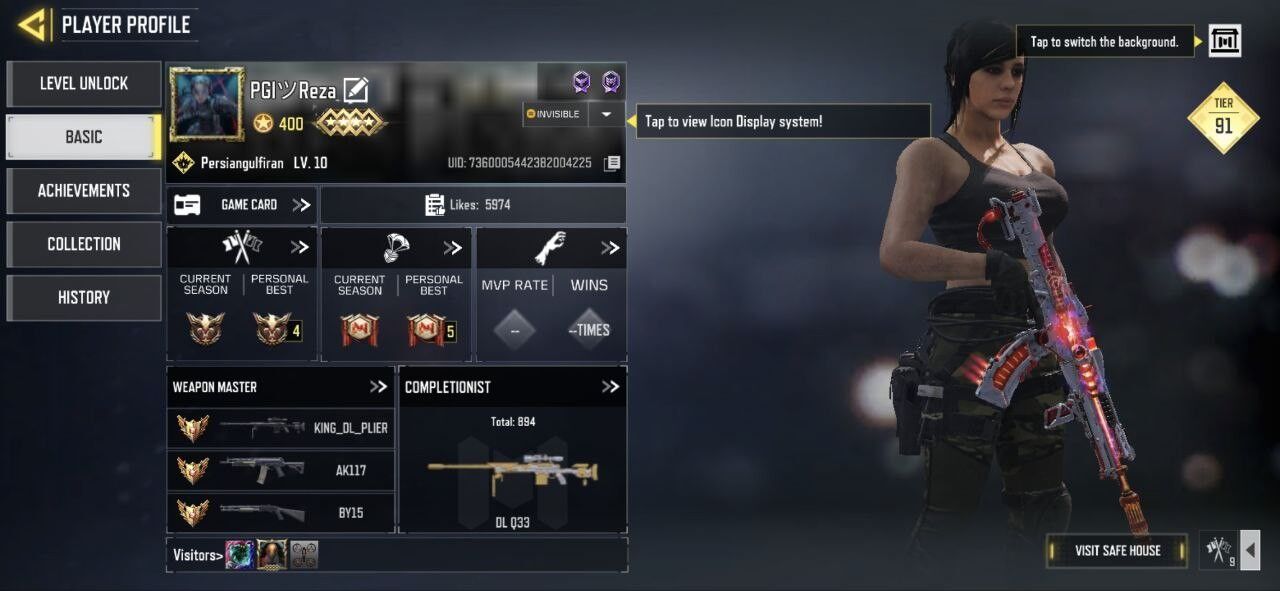This screenshot has width=1280, height=591.
Task: Show the Collection tab
Action: [x=84, y=244]
